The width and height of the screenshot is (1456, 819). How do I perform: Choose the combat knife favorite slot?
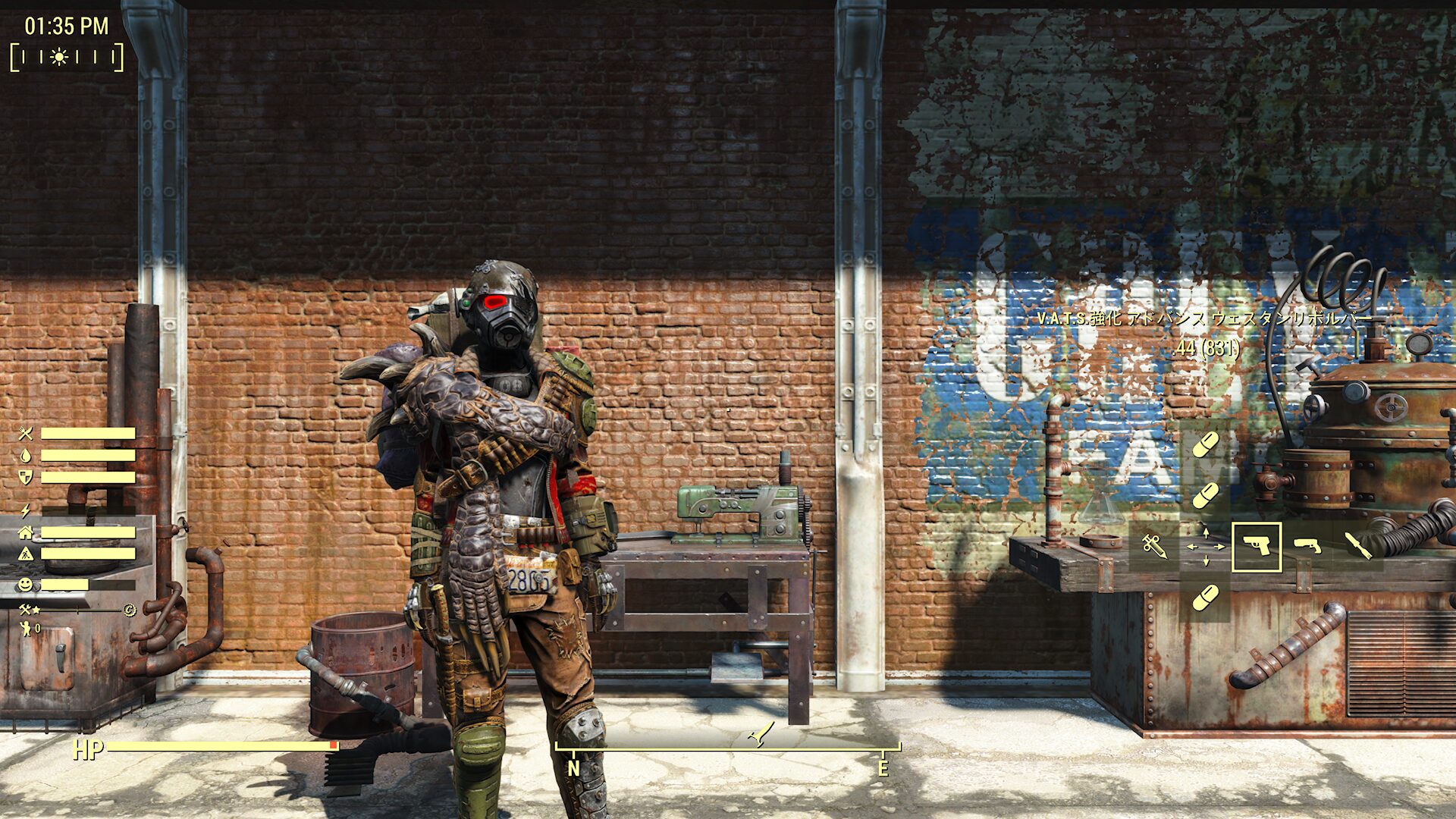coord(1357,546)
